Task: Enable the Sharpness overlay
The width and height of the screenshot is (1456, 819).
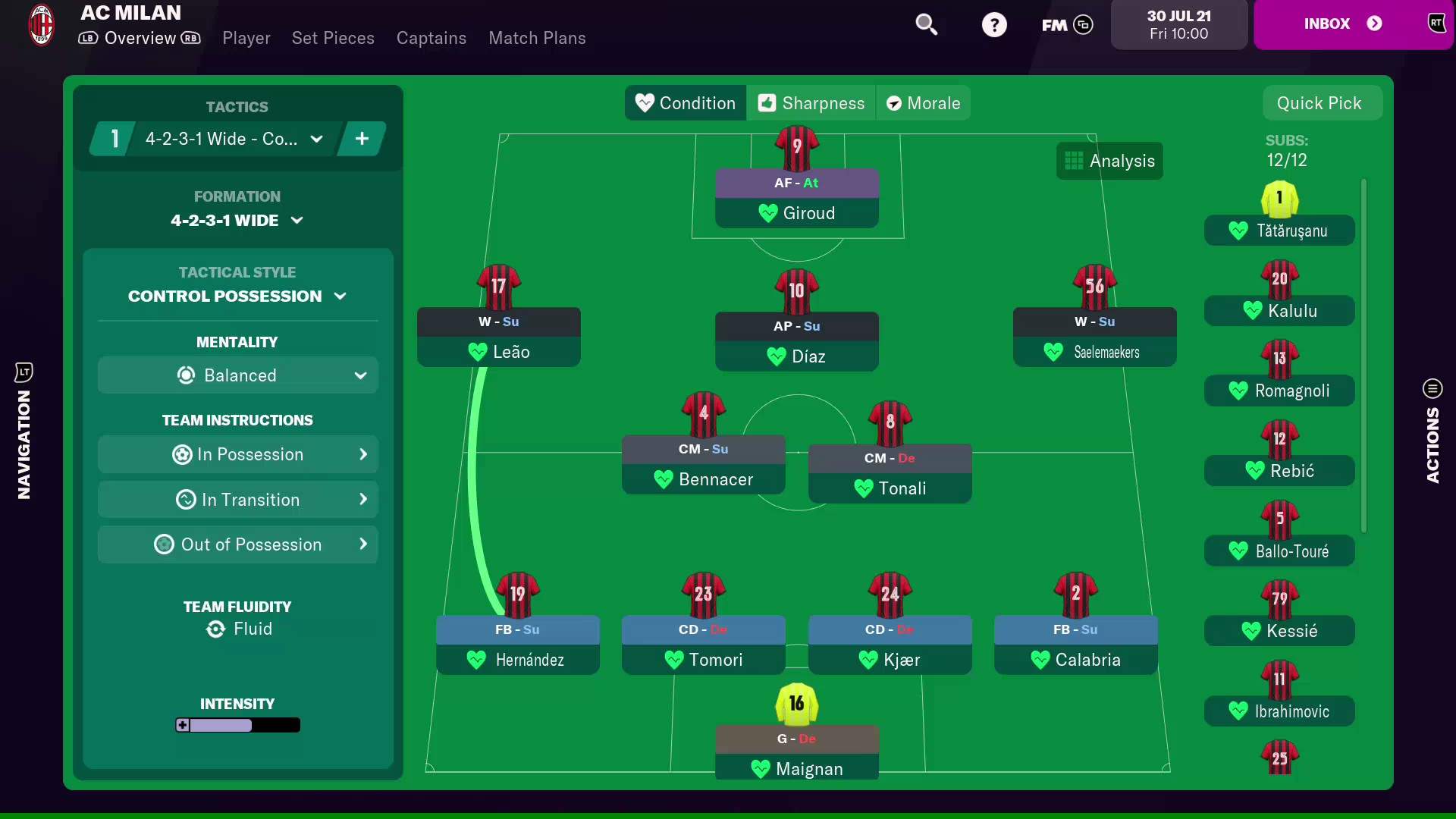Action: [811, 102]
